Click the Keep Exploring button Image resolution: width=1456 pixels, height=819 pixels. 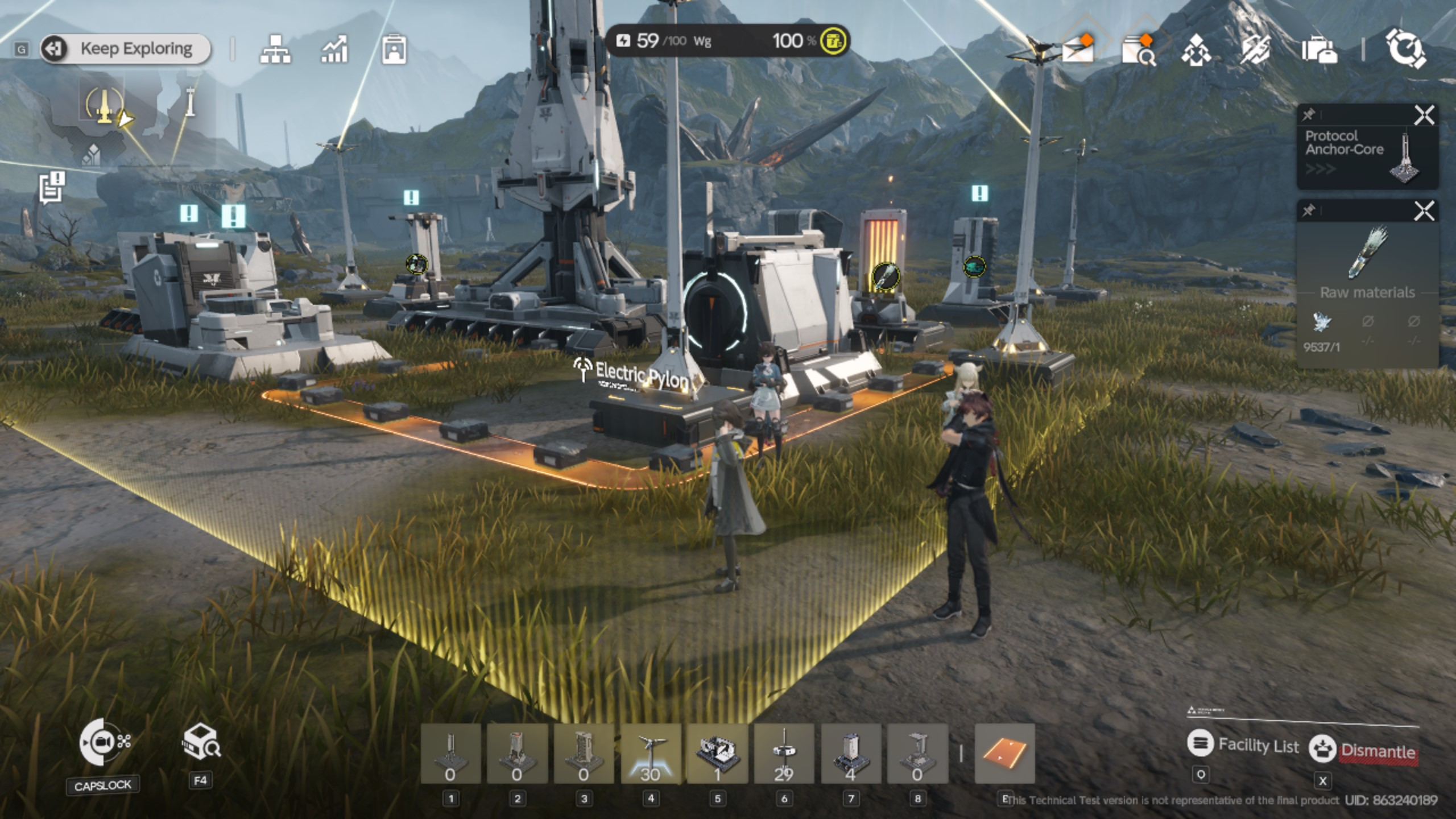click(126, 49)
